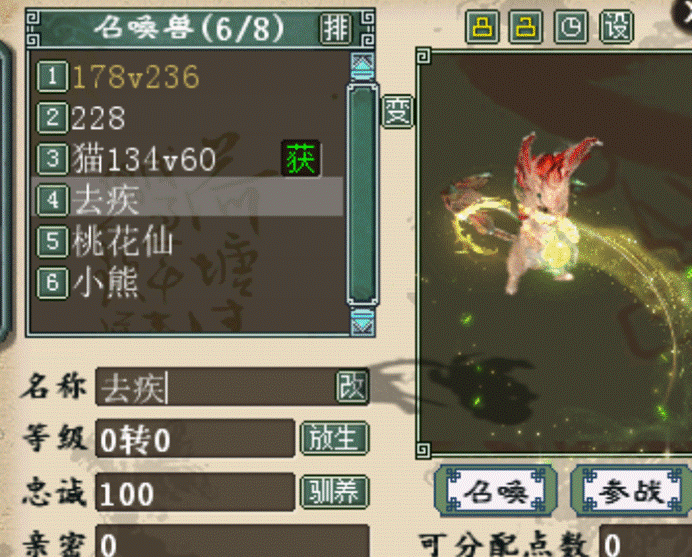Click the list scroll-down arrow
Screen dimensions: 692x557
(362, 319)
